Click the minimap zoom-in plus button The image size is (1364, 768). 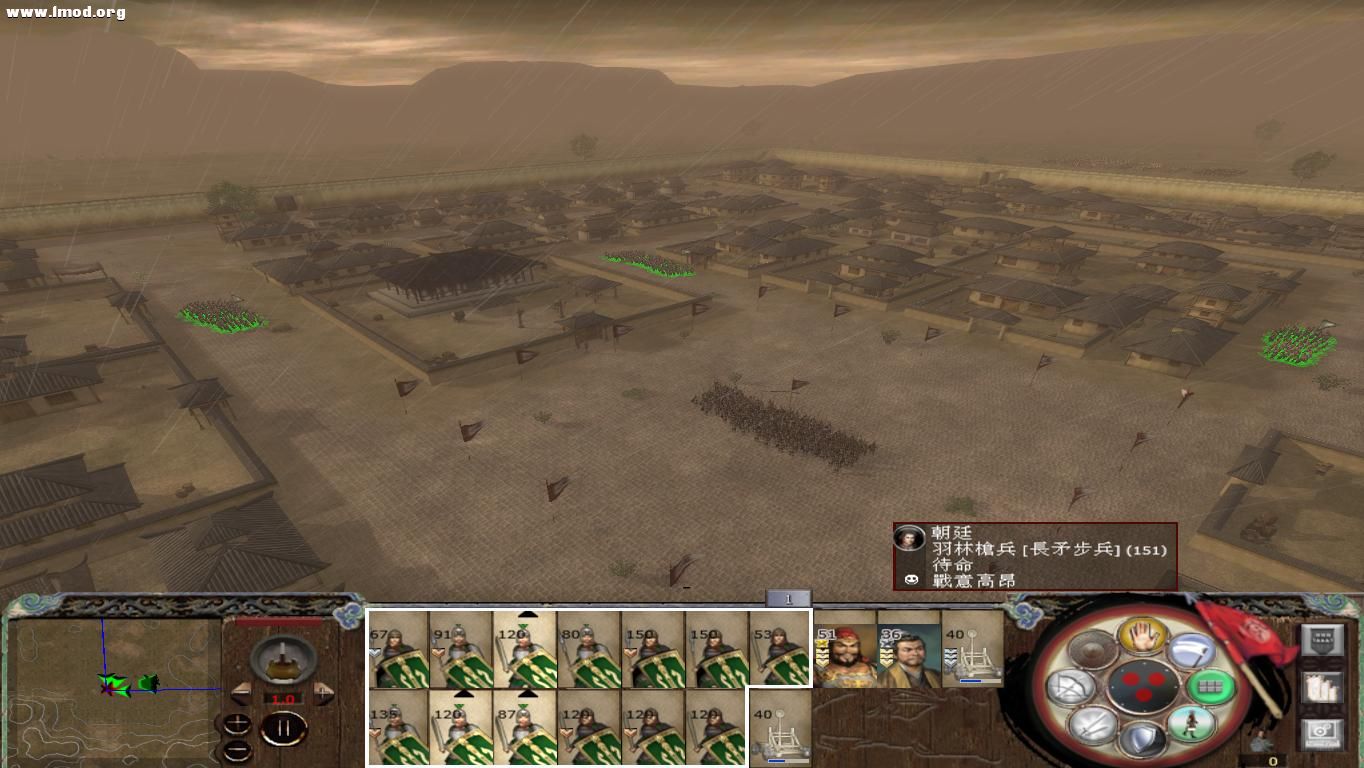(237, 722)
